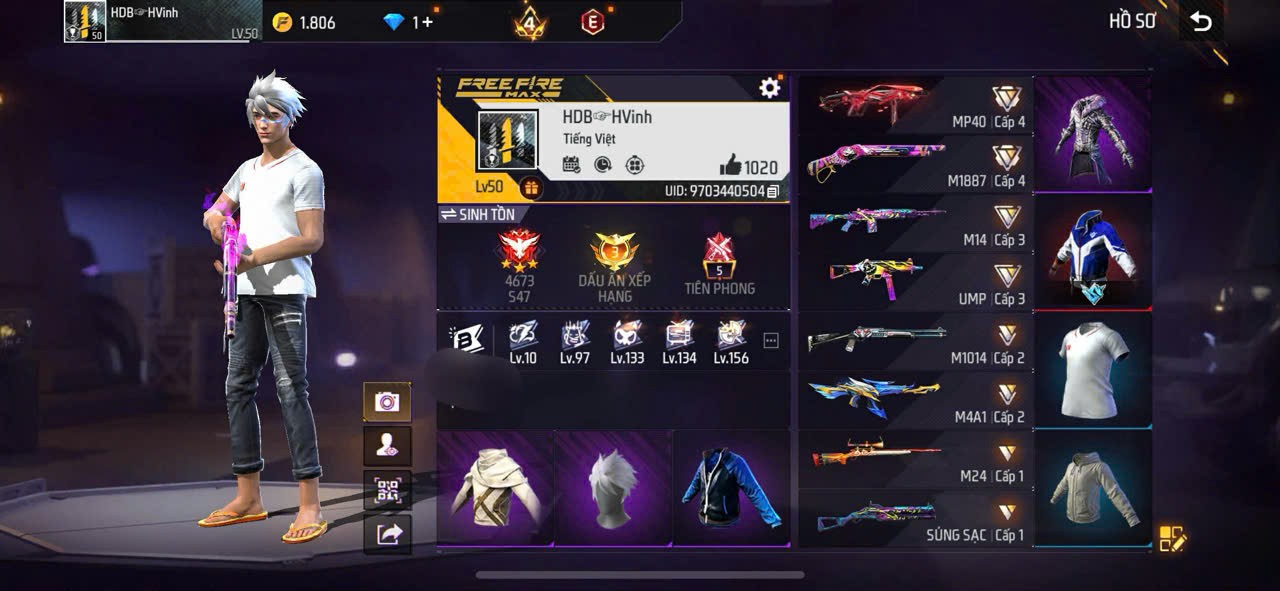View the white t-shirt outfit thumbnail
Viewport: 1280px width, 591px height.
(x=1092, y=369)
